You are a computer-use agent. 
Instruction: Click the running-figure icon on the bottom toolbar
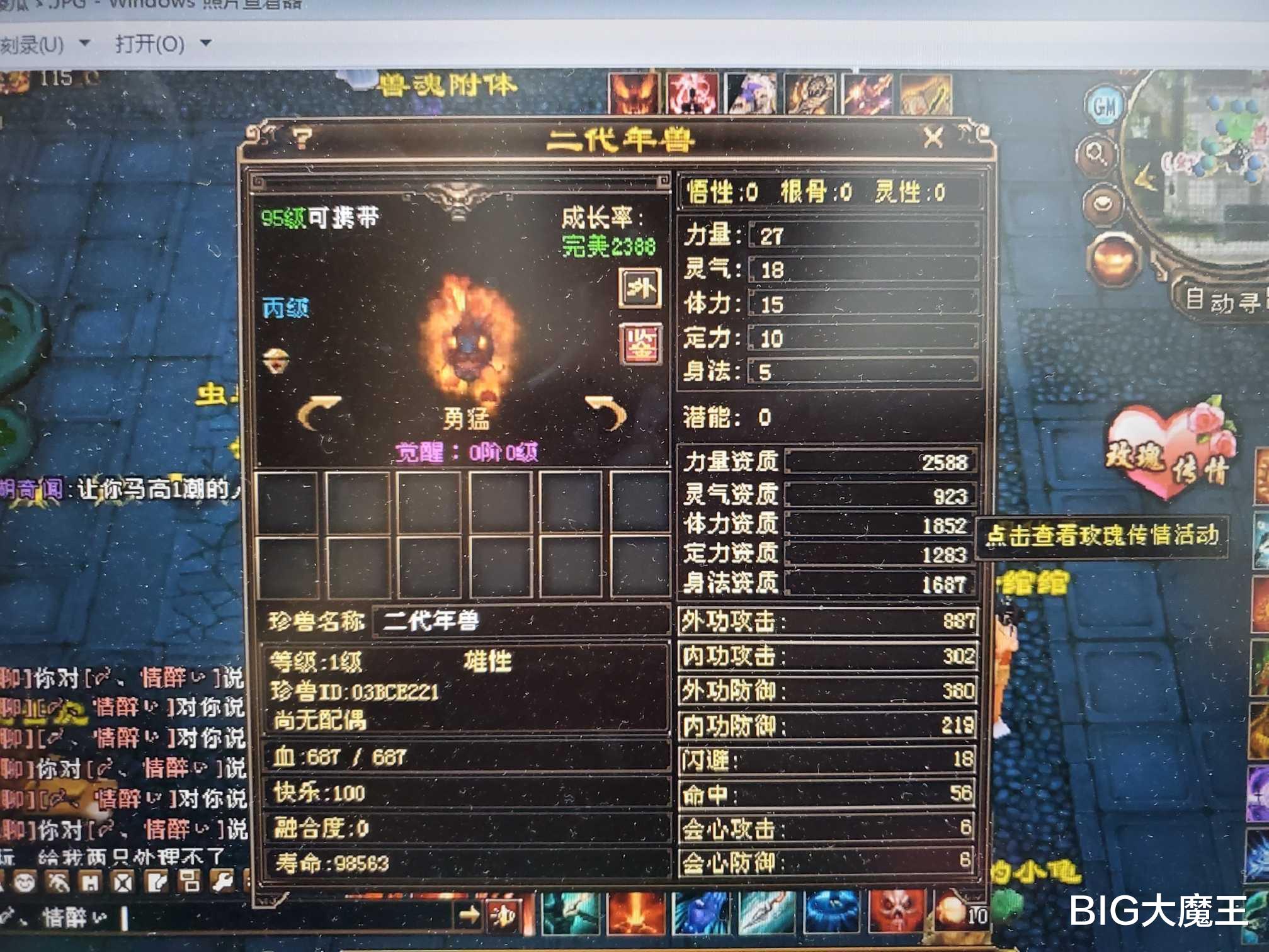click(x=58, y=881)
